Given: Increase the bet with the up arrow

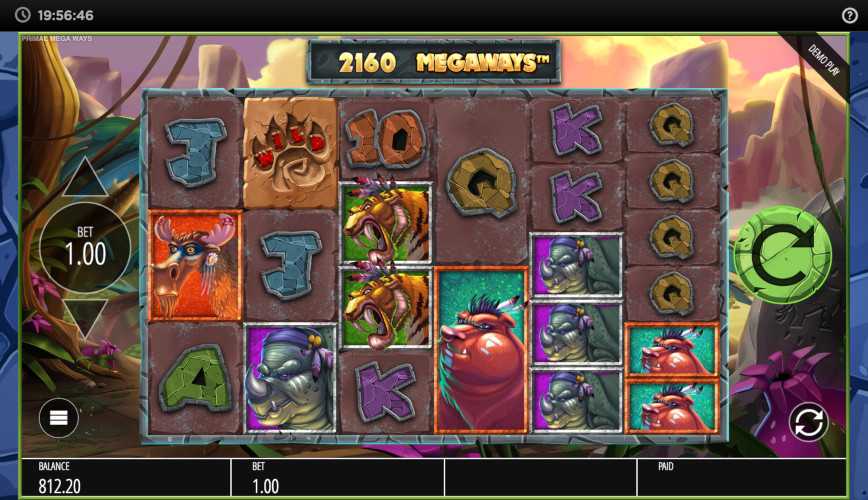Looking at the screenshot, I should [85, 178].
